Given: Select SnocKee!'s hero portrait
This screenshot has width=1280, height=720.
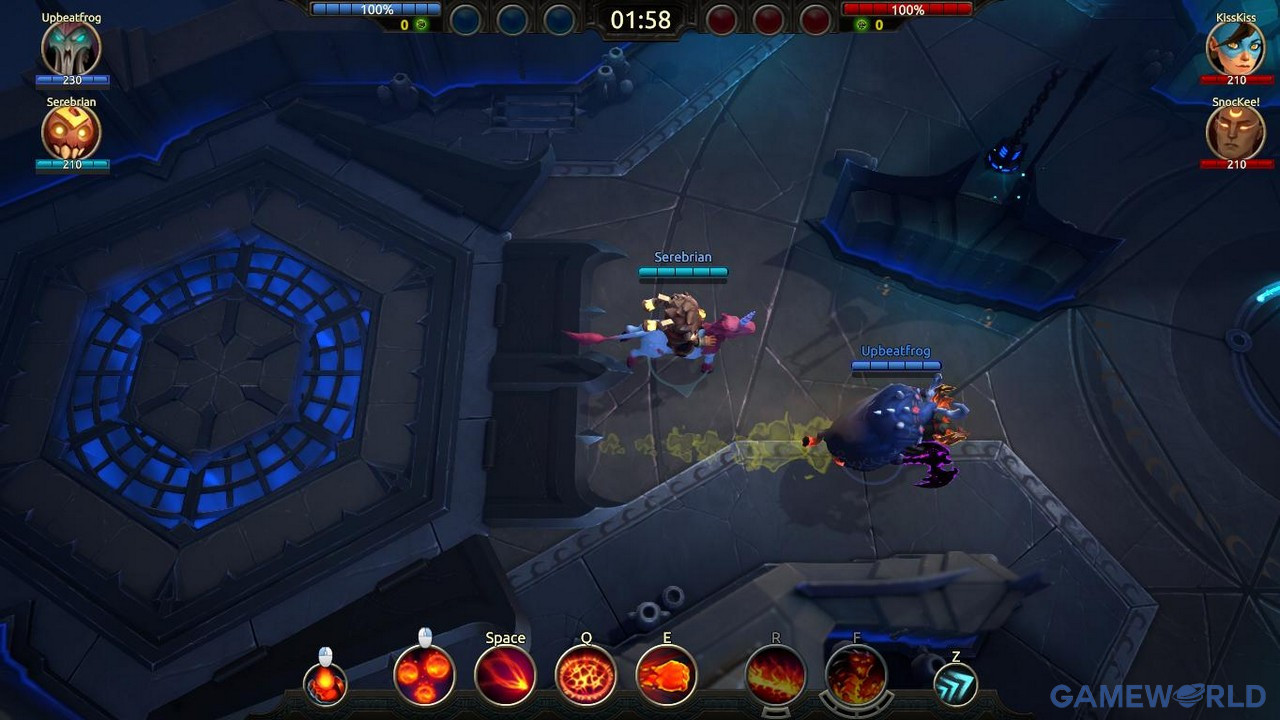Looking at the screenshot, I should pos(1235,133).
